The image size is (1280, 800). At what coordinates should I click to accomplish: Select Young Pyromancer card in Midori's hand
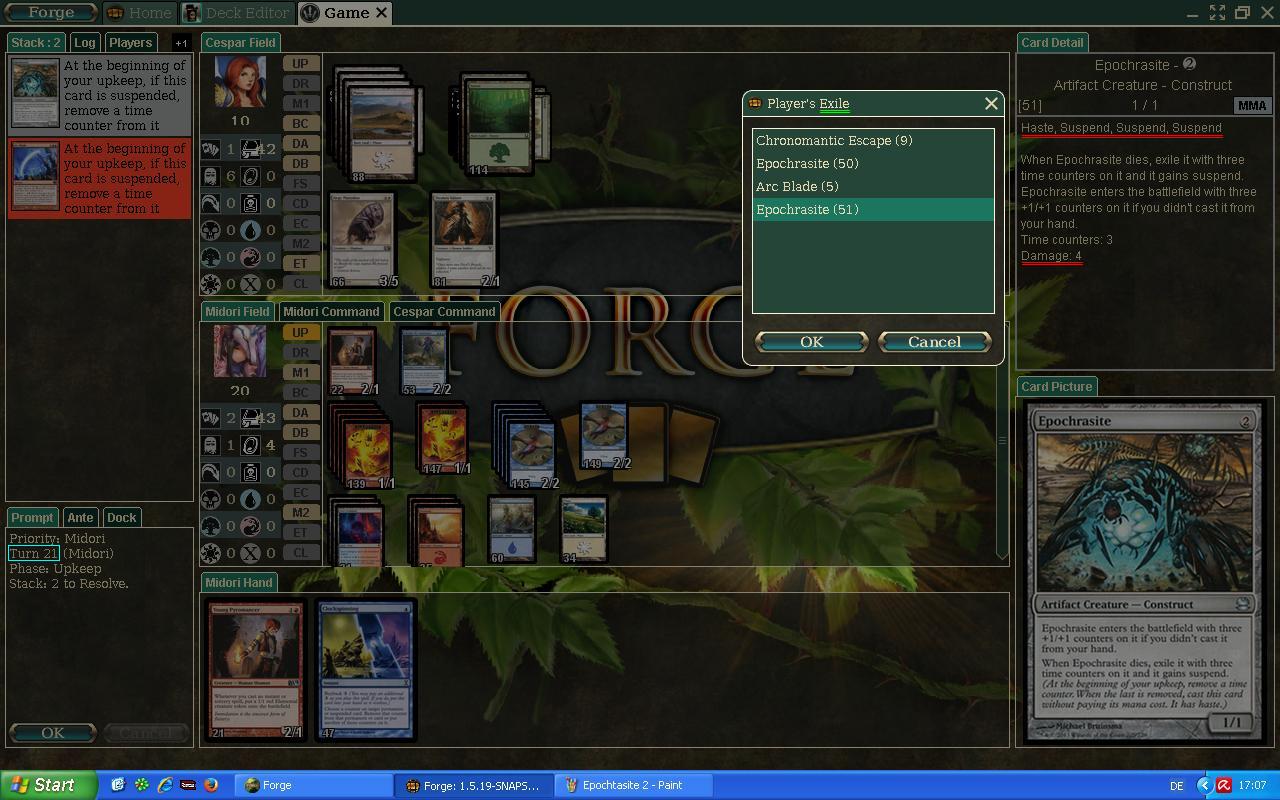256,669
